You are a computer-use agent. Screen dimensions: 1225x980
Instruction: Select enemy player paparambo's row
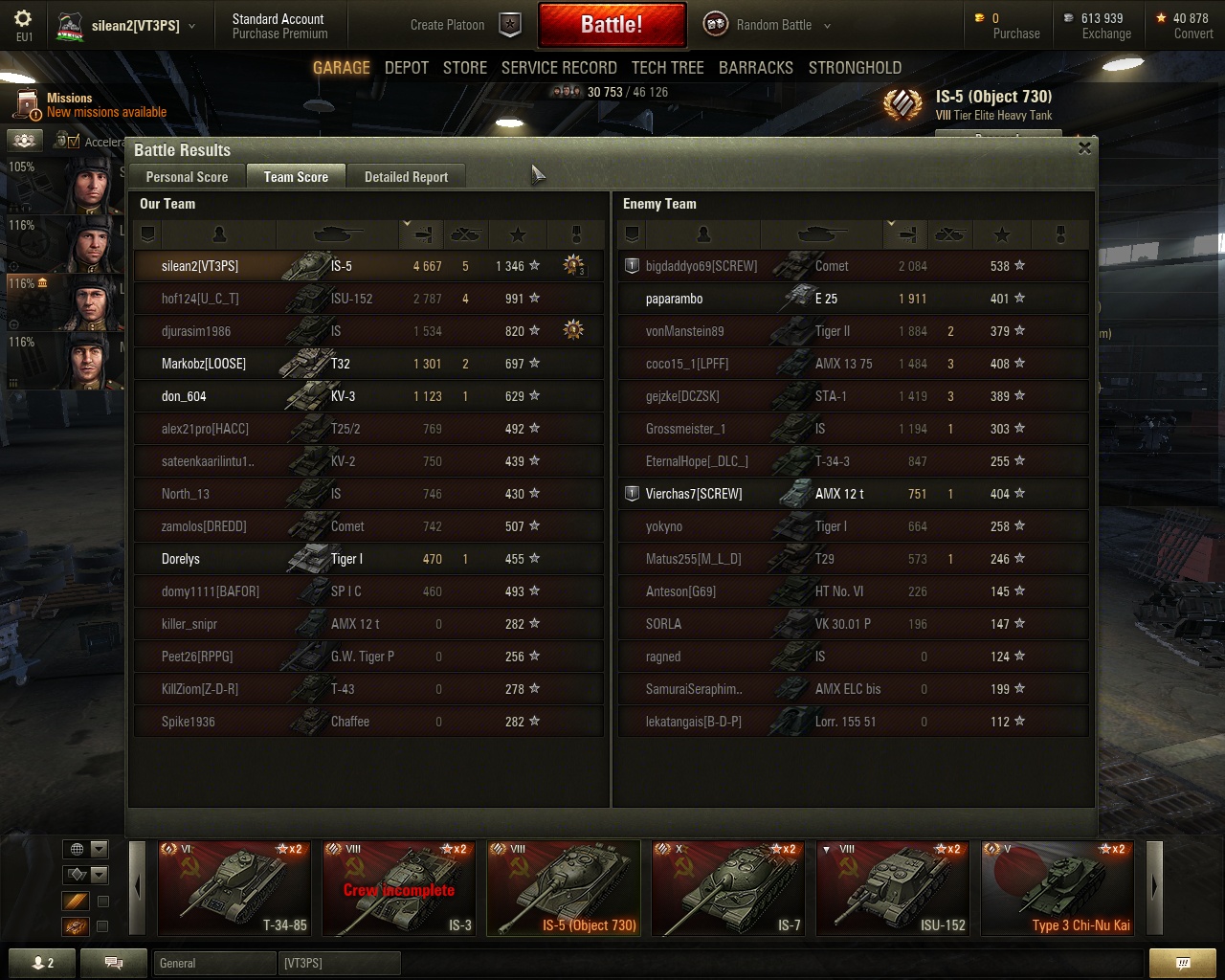(674, 299)
